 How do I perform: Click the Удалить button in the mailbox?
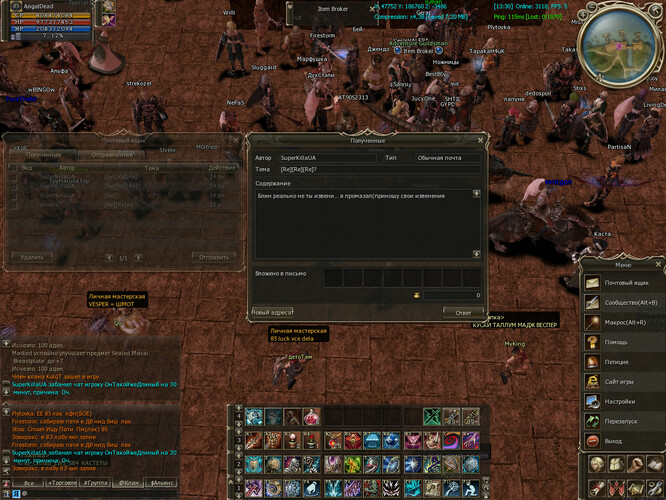pos(32,257)
